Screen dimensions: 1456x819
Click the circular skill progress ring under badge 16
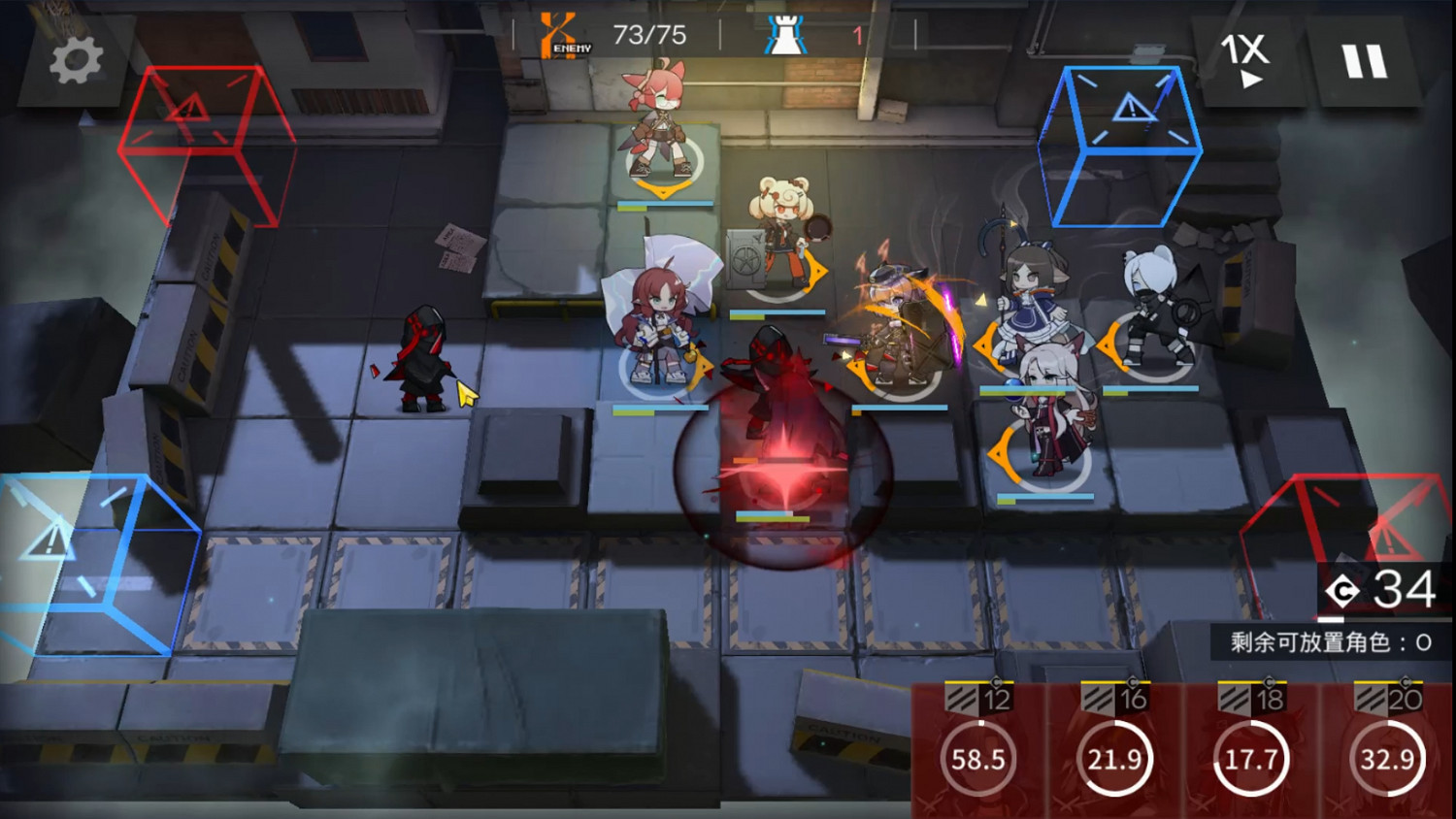coord(1116,760)
